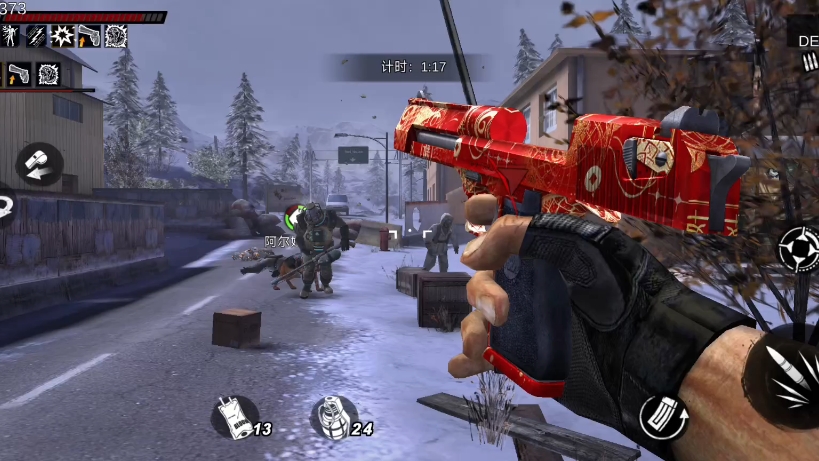Use the blood bag healing item

(x=235, y=417)
